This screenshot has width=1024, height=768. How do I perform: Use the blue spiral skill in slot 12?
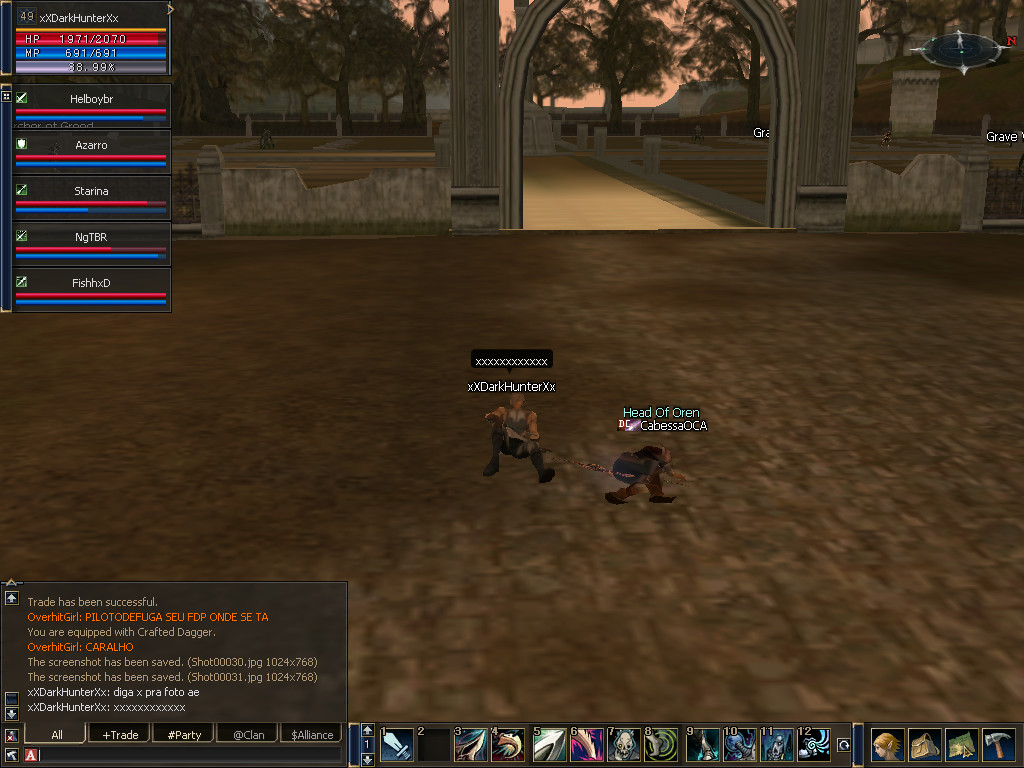pos(813,745)
